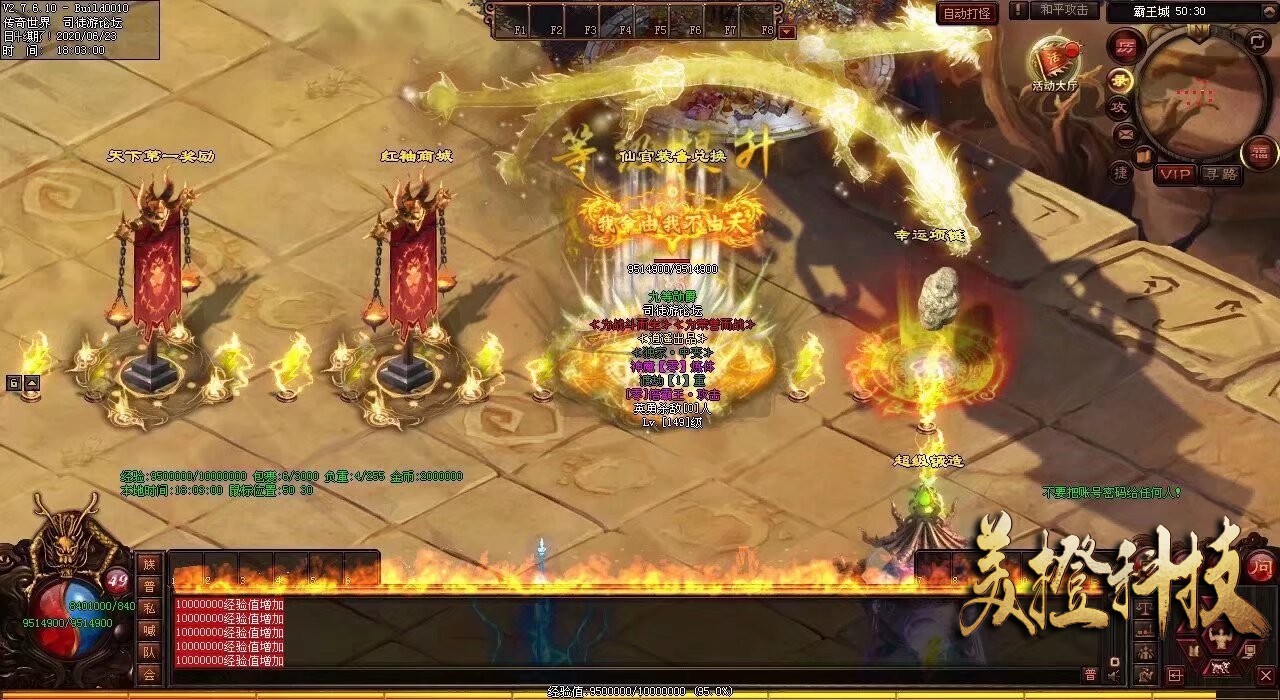Activate the 寻路 pathfinding button

(x=1220, y=174)
